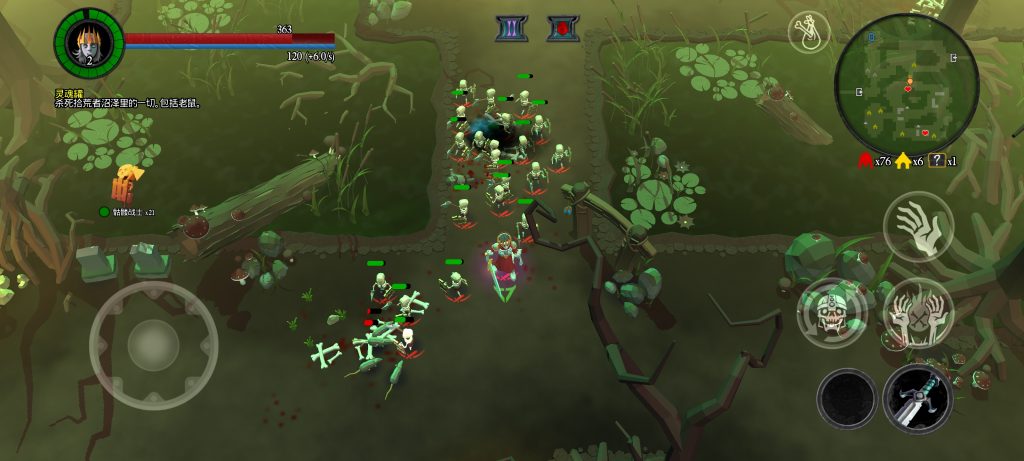
Task: Activate the bone-and-flask ability icon
Action: (x=809, y=32)
